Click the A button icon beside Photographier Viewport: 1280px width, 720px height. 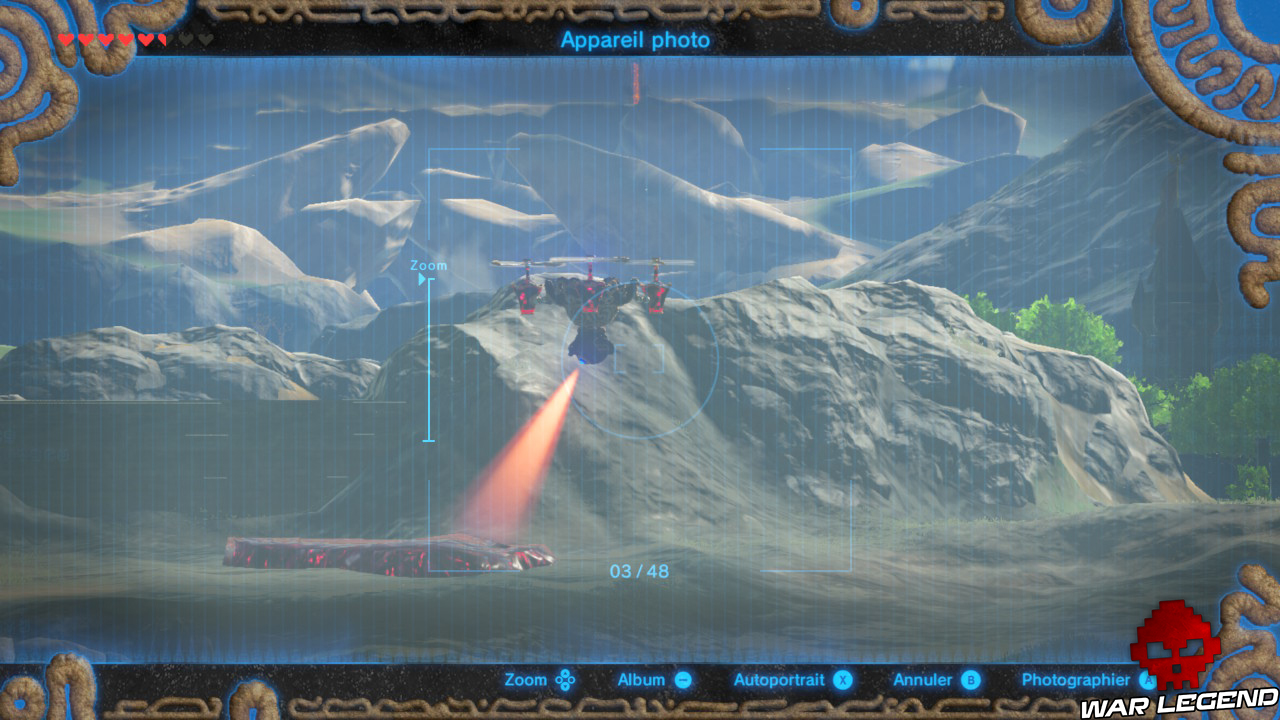point(1147,679)
